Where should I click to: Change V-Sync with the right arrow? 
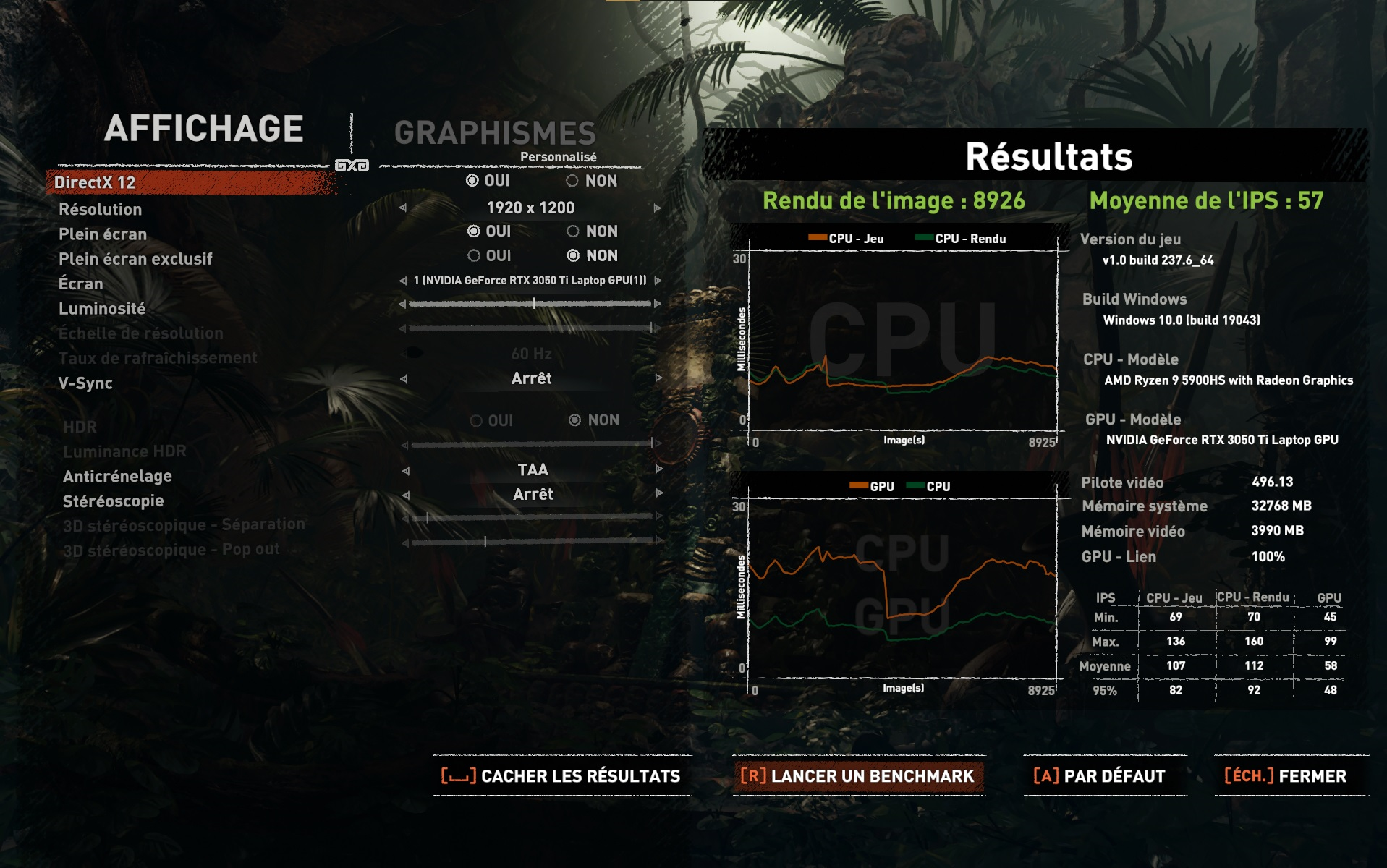coord(658,378)
